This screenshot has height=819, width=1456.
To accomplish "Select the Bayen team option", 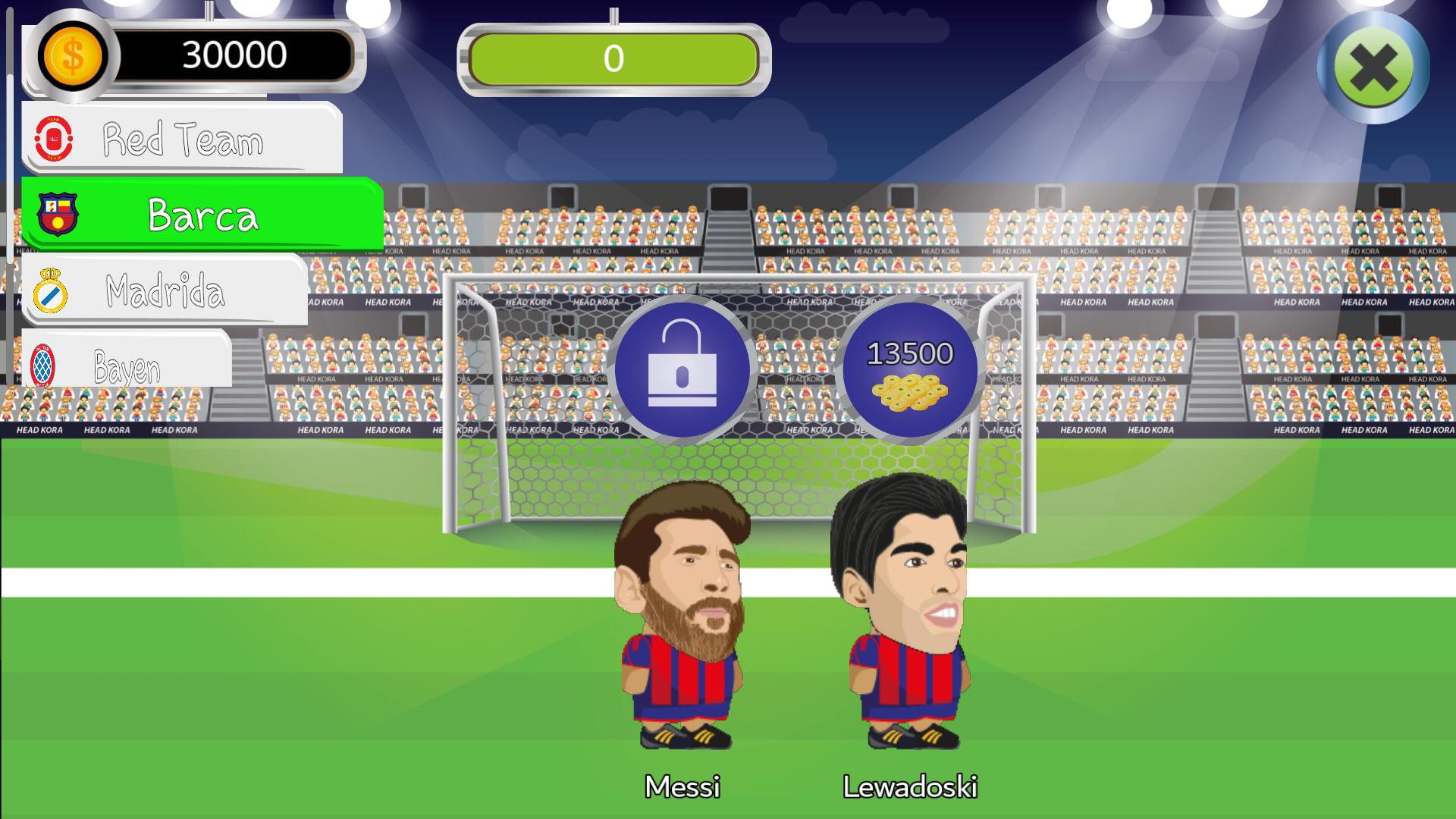I will (125, 364).
